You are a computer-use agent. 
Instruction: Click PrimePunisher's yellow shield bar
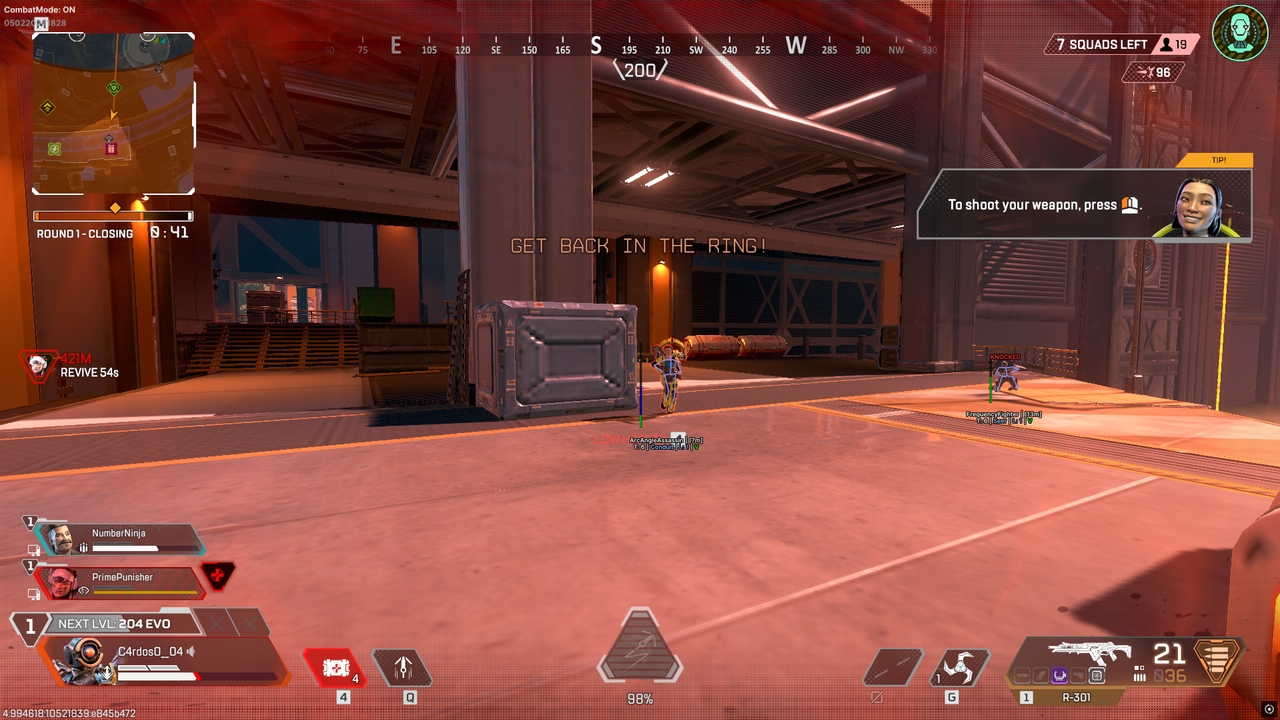[145, 592]
